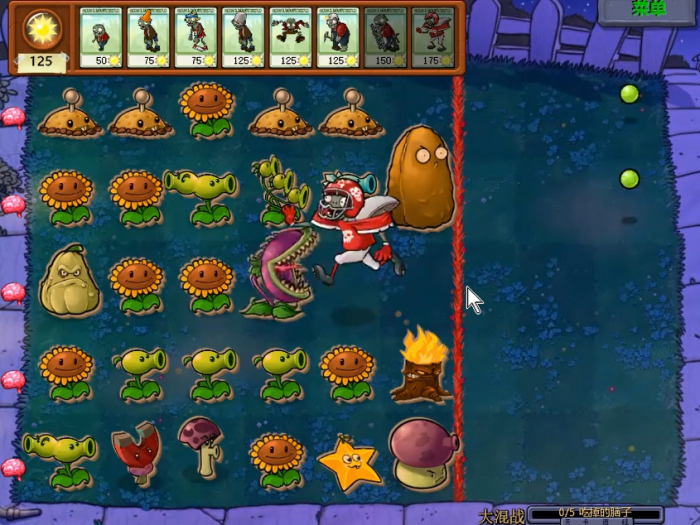The width and height of the screenshot is (700, 525).
Task: Pick the Pole Vaulting Zombie card
Action: click(194, 38)
